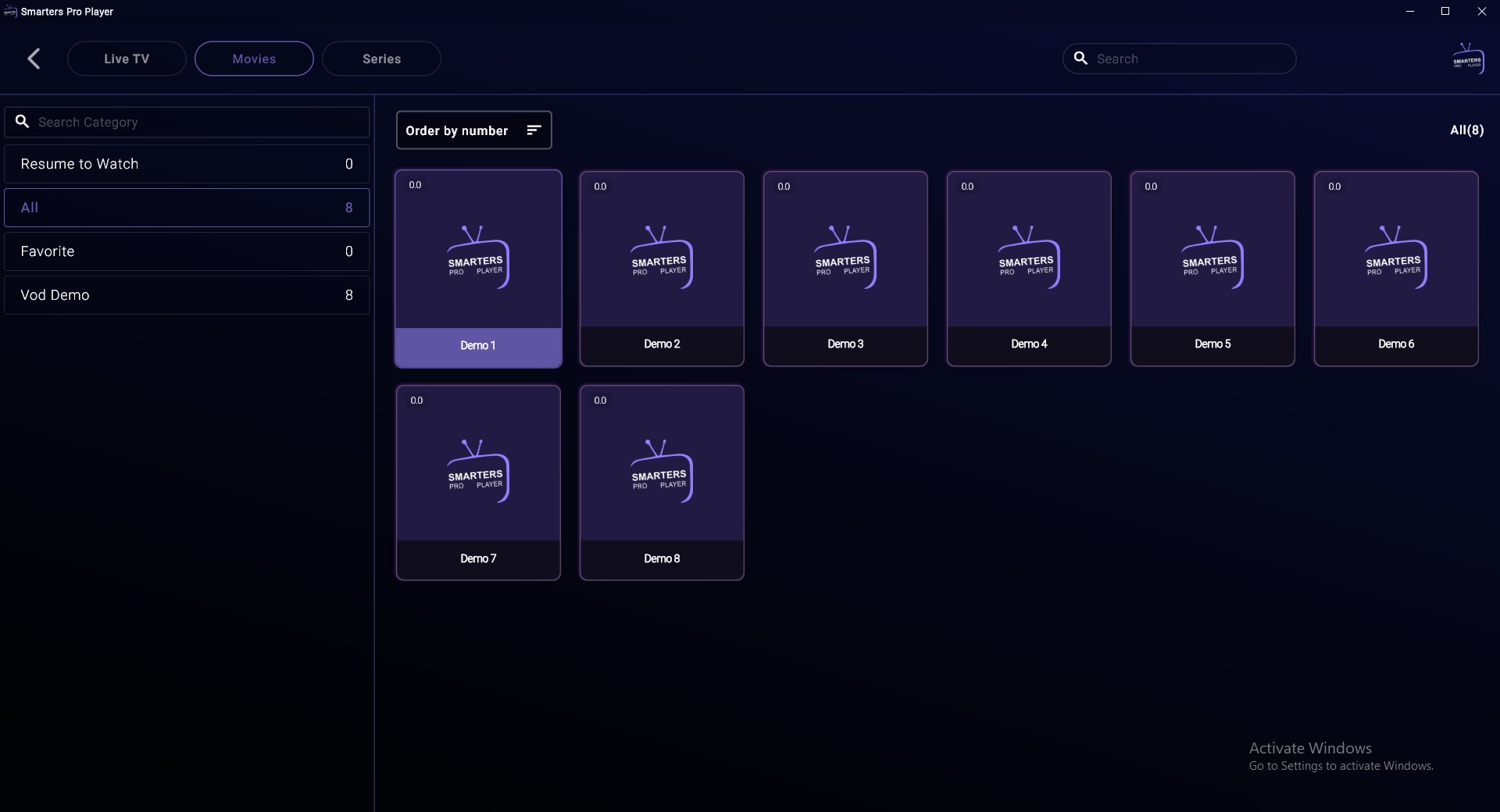Click the app icon in the title bar
The width and height of the screenshot is (1500, 812).
pyautogui.click(x=10, y=12)
